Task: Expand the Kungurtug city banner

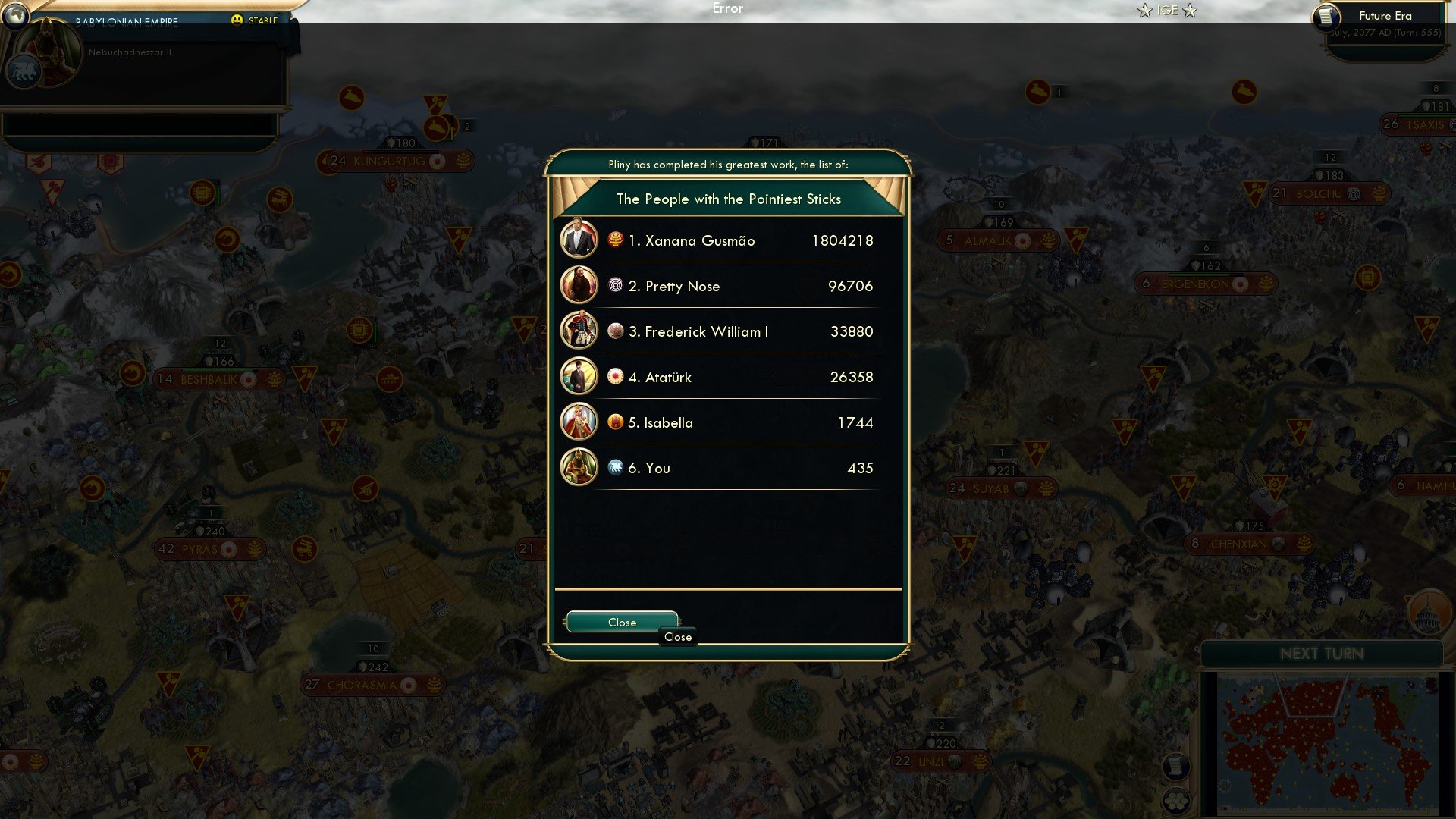Action: [394, 160]
